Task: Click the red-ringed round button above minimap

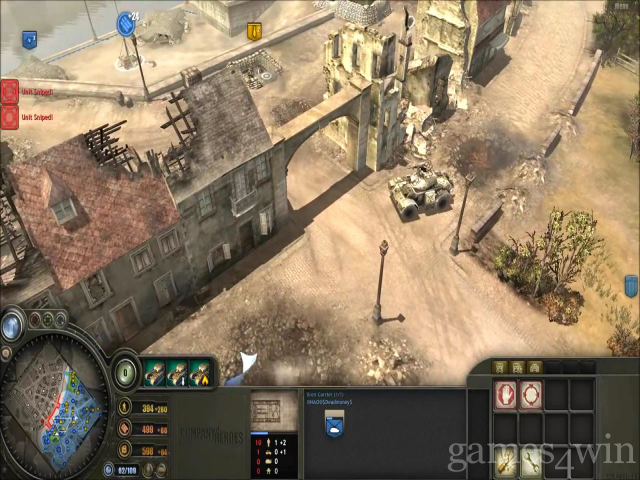Action: click(34, 320)
